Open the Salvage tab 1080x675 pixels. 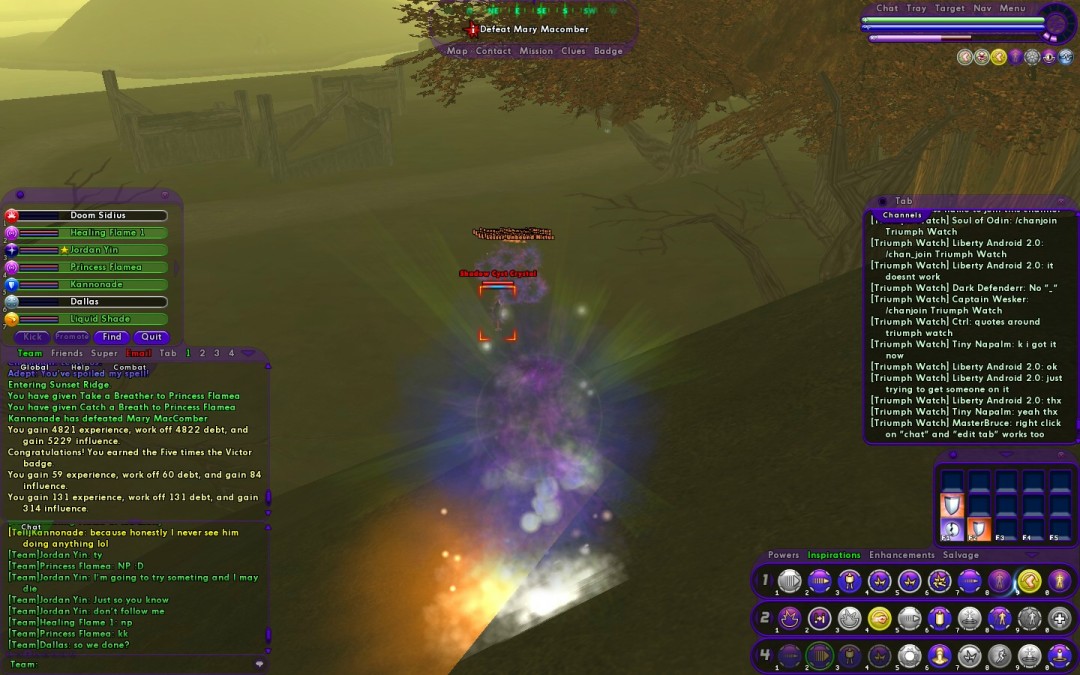961,555
